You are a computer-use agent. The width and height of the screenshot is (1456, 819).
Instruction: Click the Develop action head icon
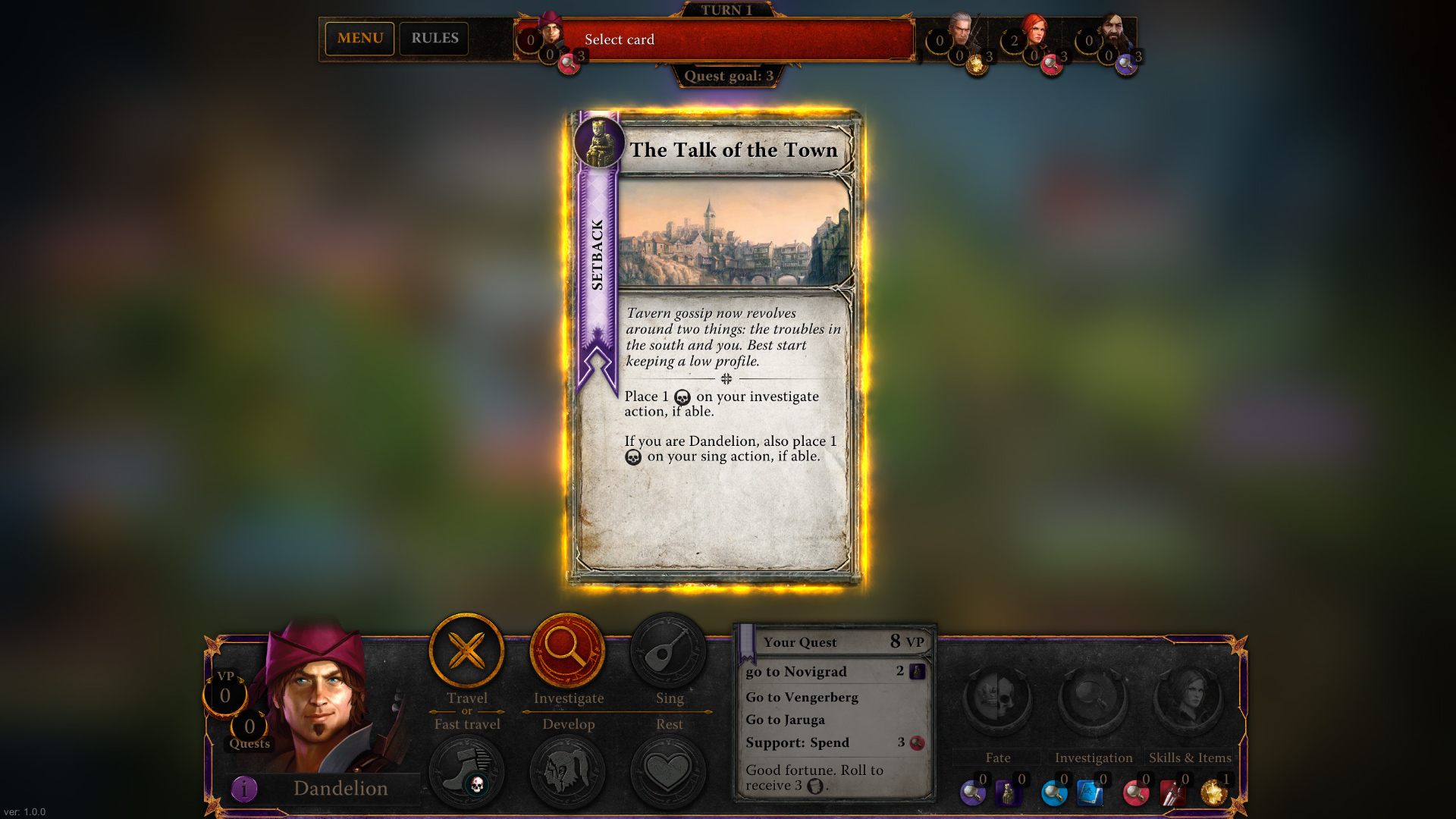(568, 770)
